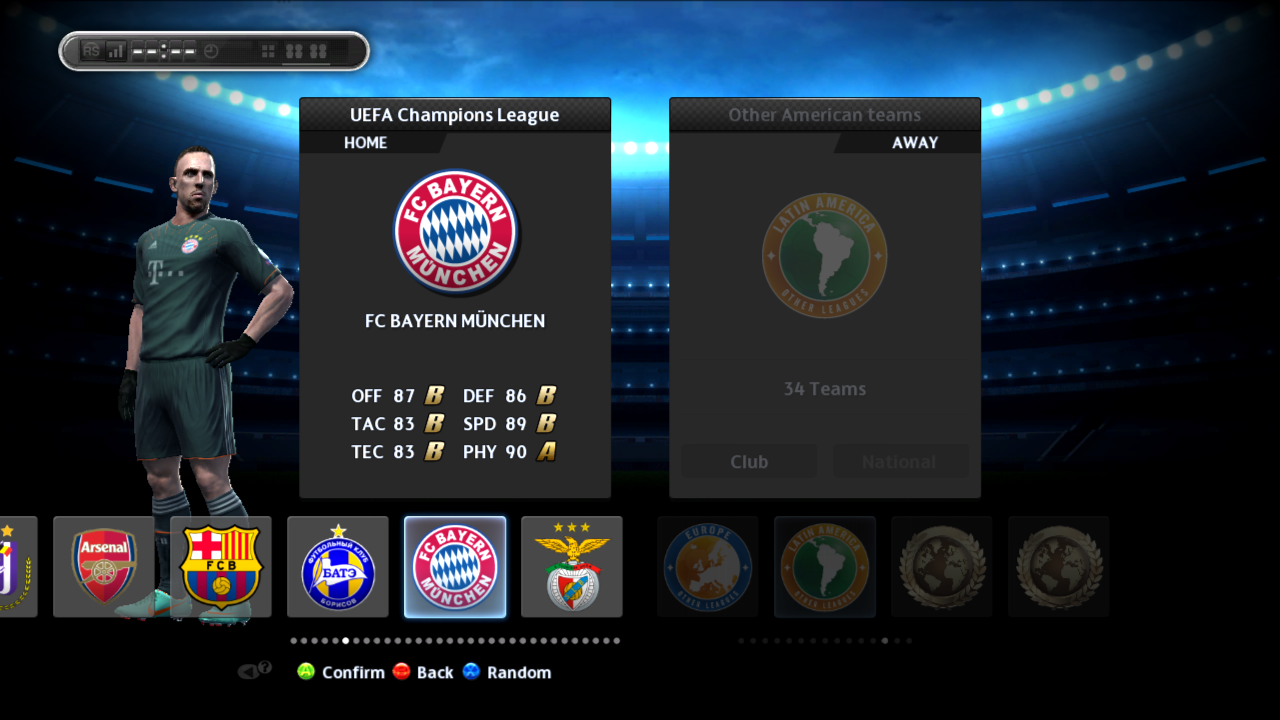Choose the Latin America Other Leagues tile
Viewport: 1280px width, 720px height.
point(825,566)
